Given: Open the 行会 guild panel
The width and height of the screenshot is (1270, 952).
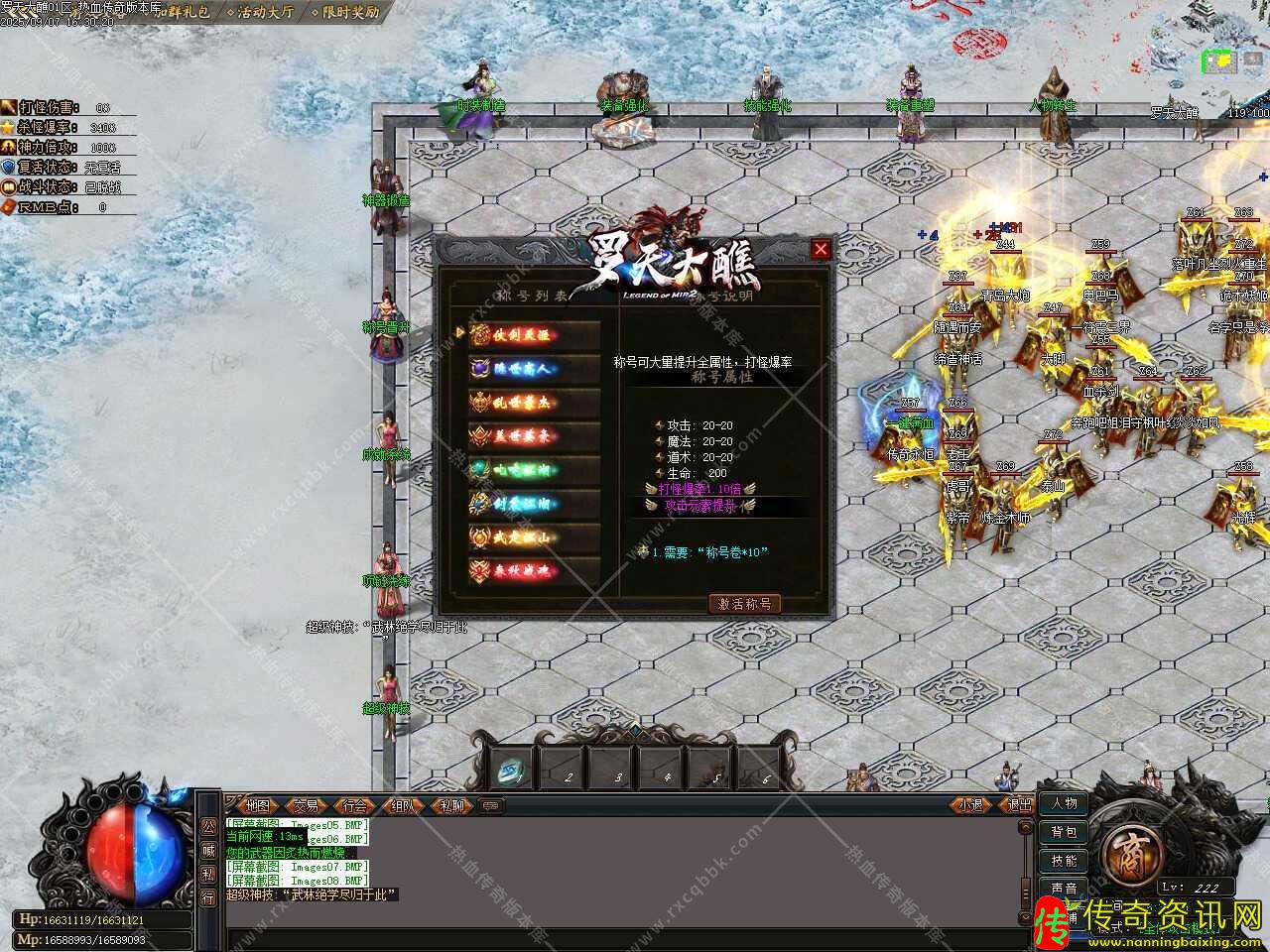Looking at the screenshot, I should [354, 806].
